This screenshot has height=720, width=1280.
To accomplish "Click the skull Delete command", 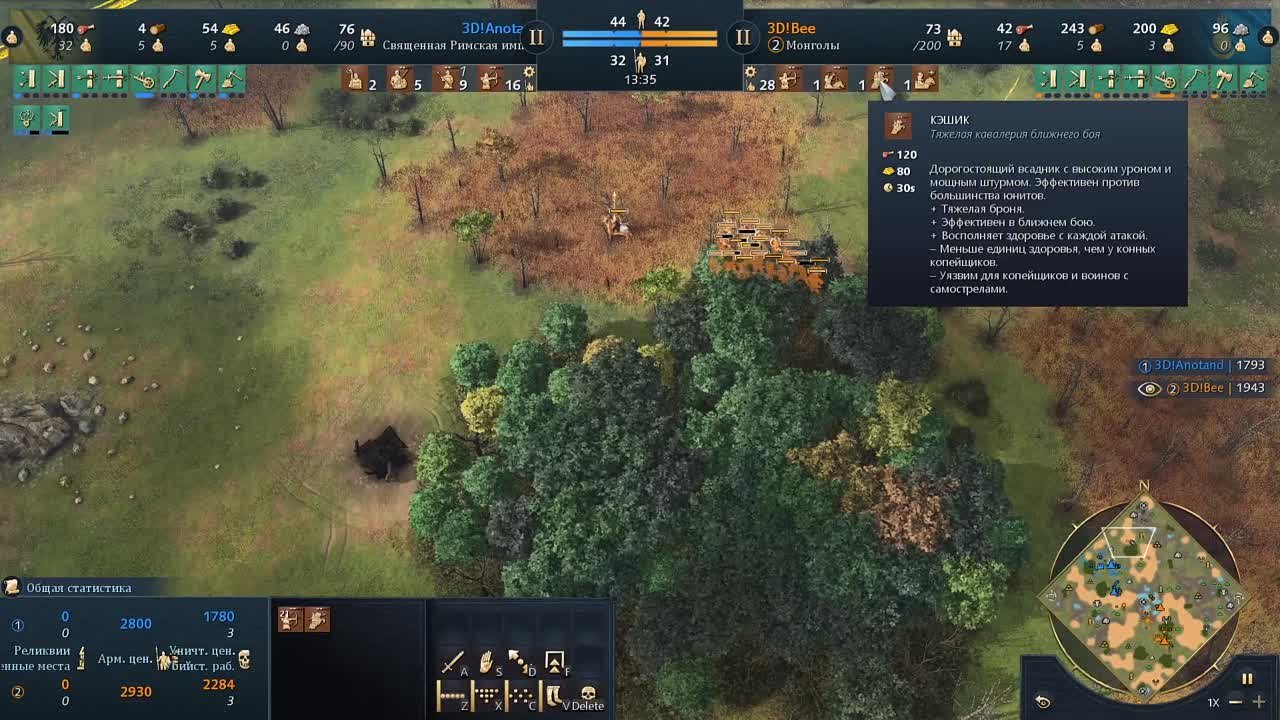I will click(588, 695).
